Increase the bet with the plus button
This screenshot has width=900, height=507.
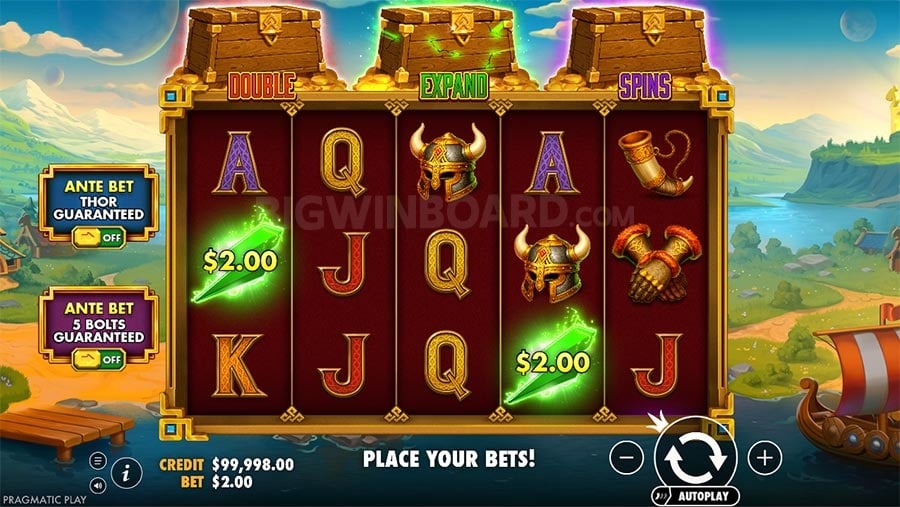[x=765, y=458]
